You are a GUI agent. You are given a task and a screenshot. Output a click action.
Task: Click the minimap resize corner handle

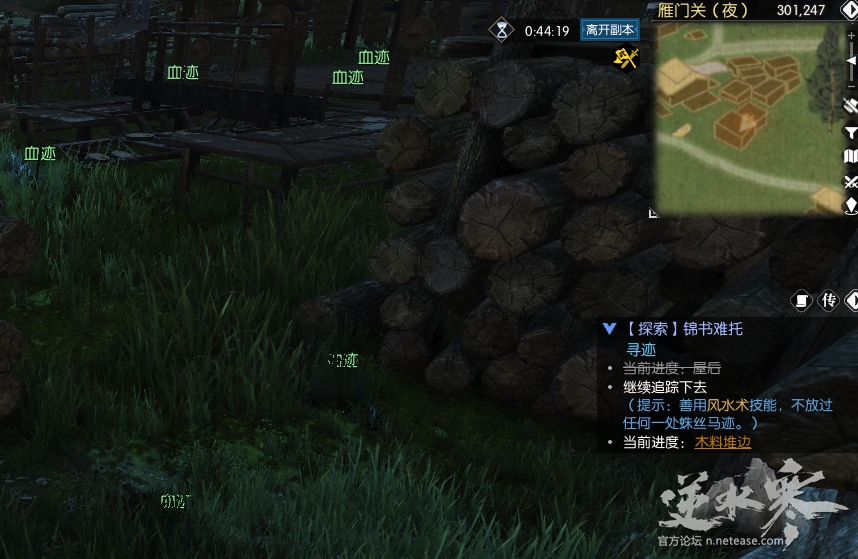653,212
